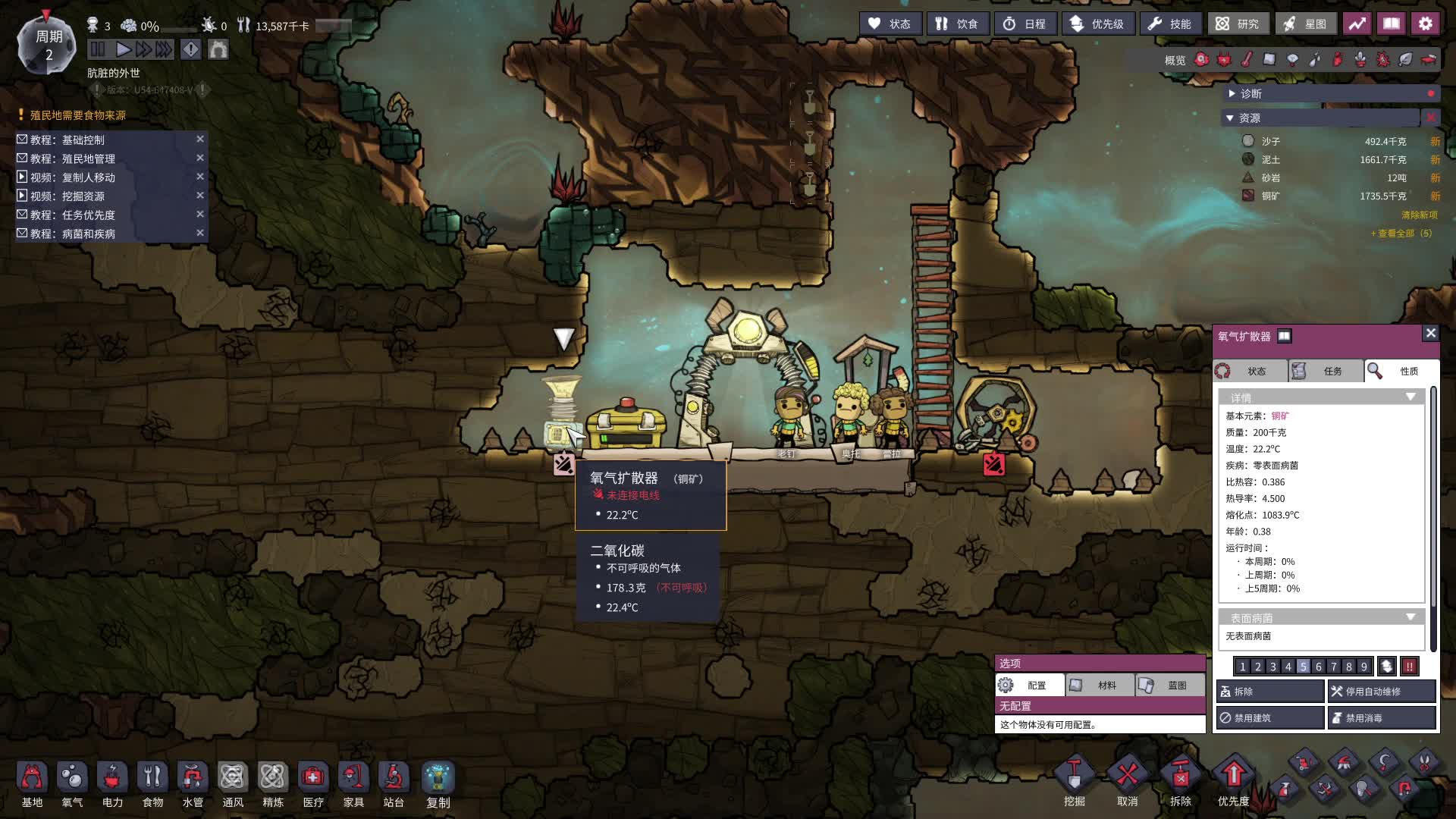Open the 状态 vitals menu
This screenshot has height=819, width=1456.
890,24
